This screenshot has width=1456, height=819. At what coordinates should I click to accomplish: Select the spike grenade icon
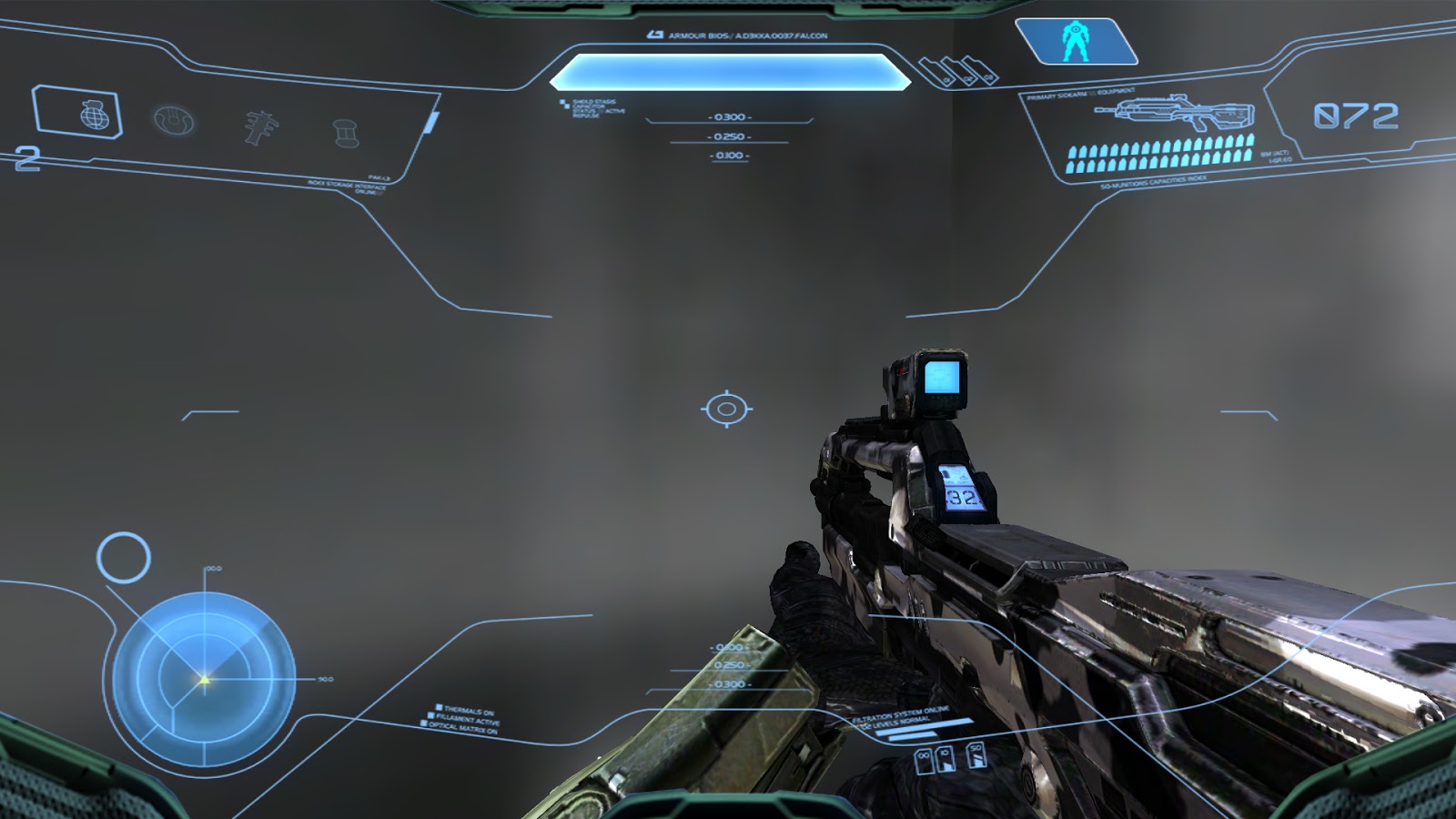click(260, 127)
